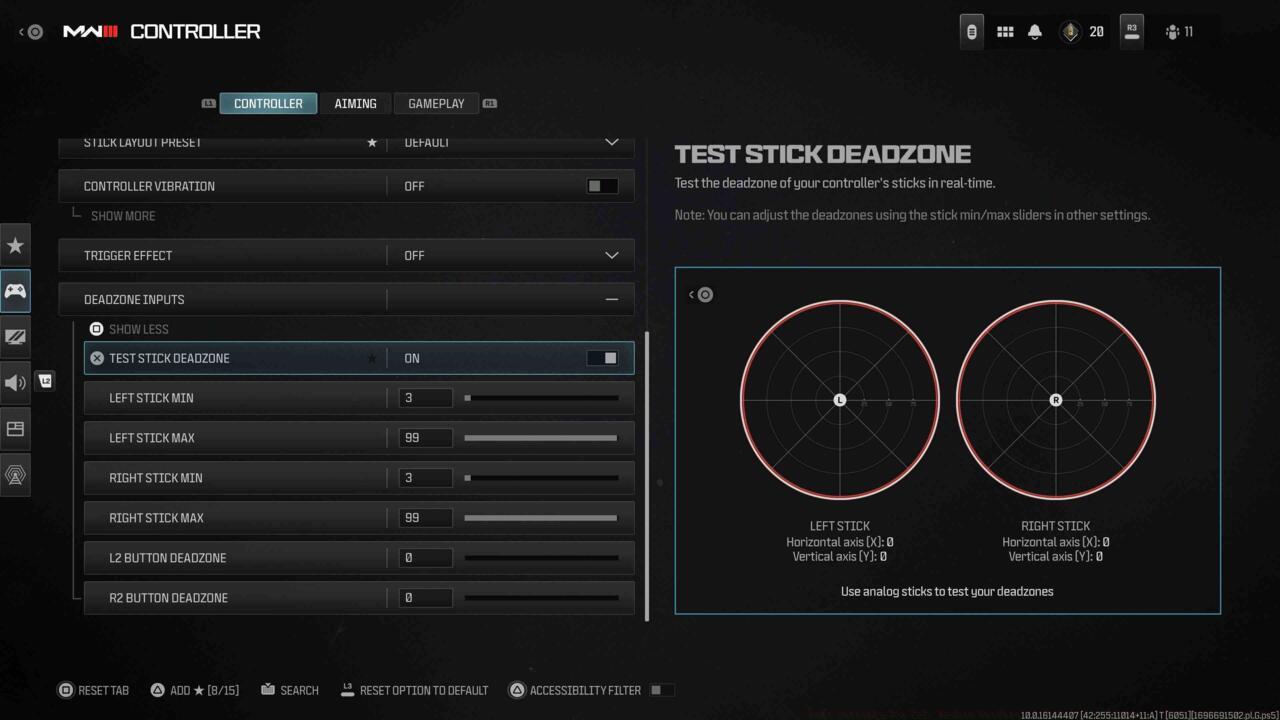Viewport: 1280px width, 720px height.
Task: Open the Graphics settings with display icon
Action: (x=15, y=337)
